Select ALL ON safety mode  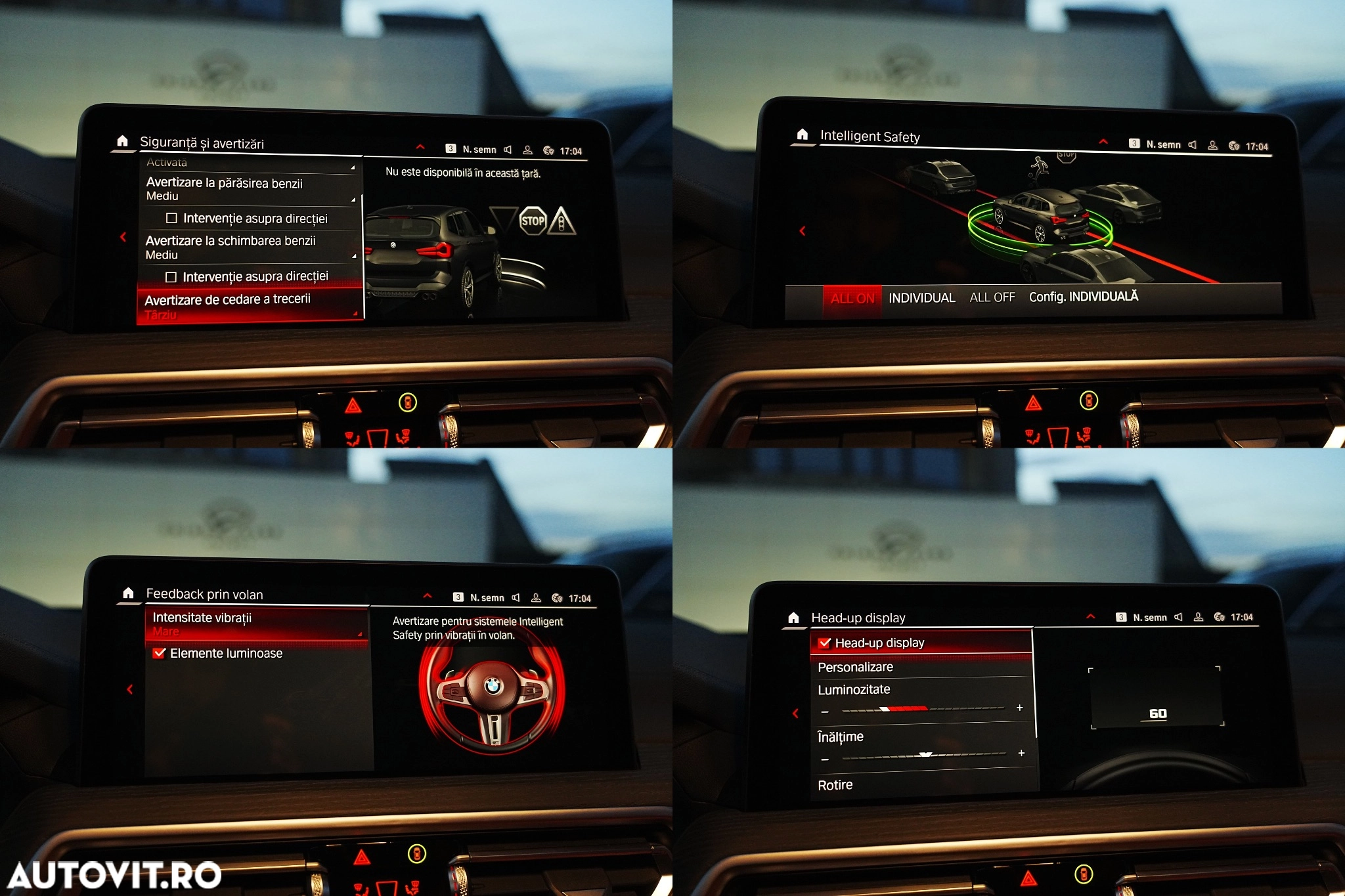coord(852,299)
